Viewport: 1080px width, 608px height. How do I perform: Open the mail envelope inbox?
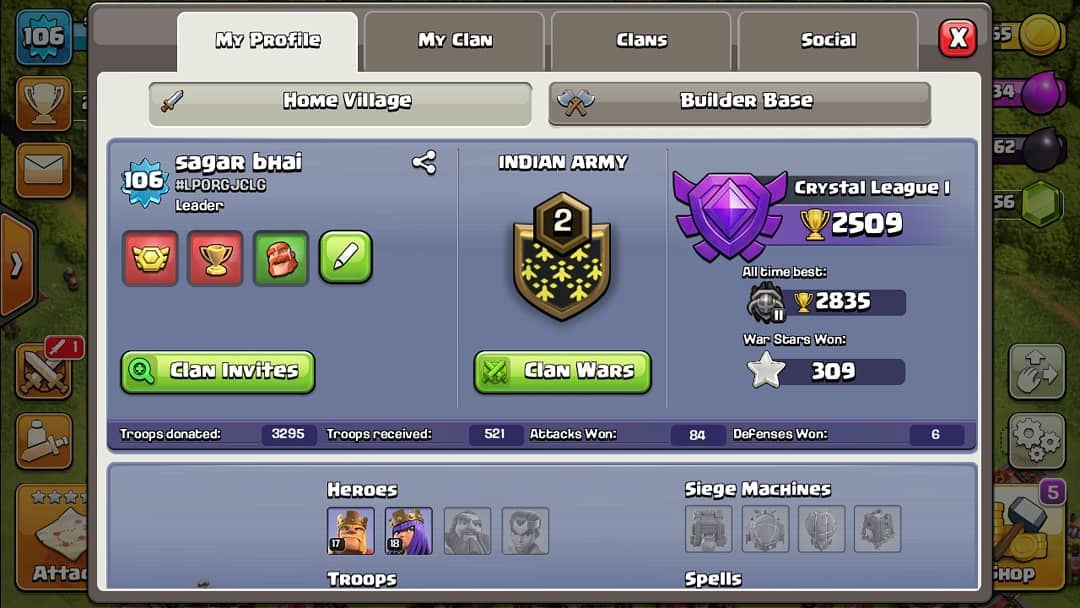click(x=43, y=170)
